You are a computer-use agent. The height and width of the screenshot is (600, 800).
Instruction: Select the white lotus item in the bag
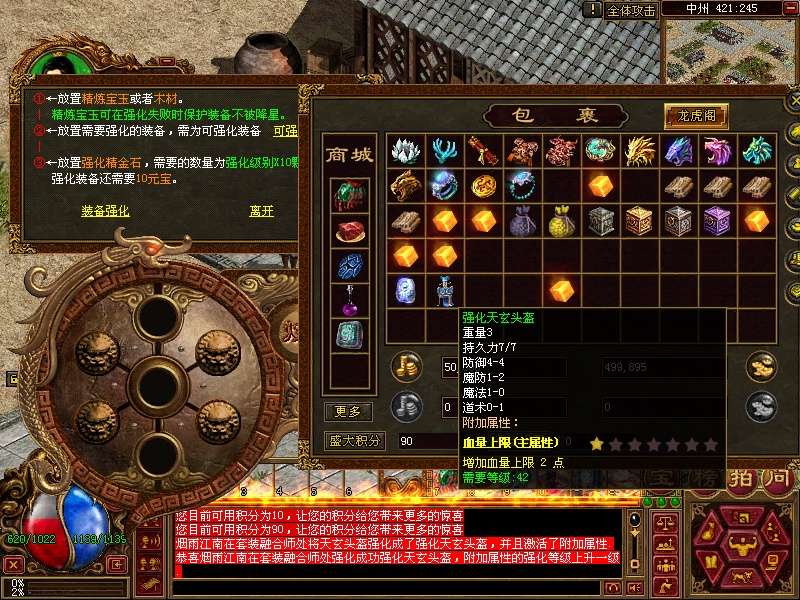tap(405, 151)
